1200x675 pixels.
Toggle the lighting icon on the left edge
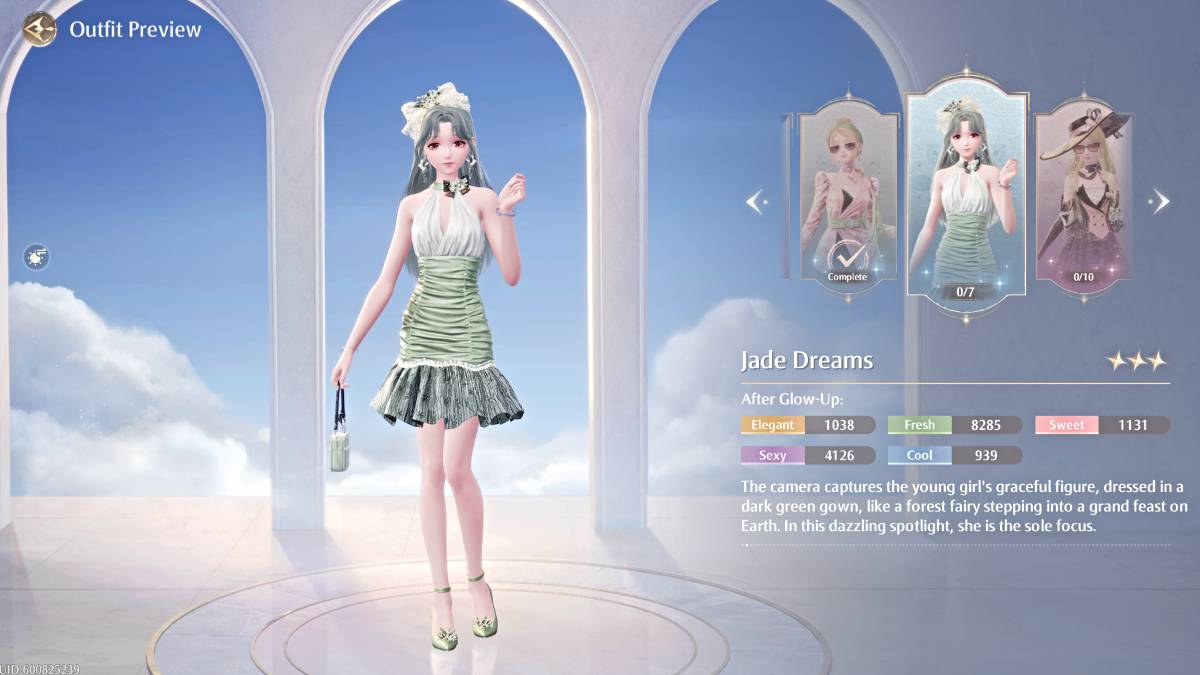point(37,258)
